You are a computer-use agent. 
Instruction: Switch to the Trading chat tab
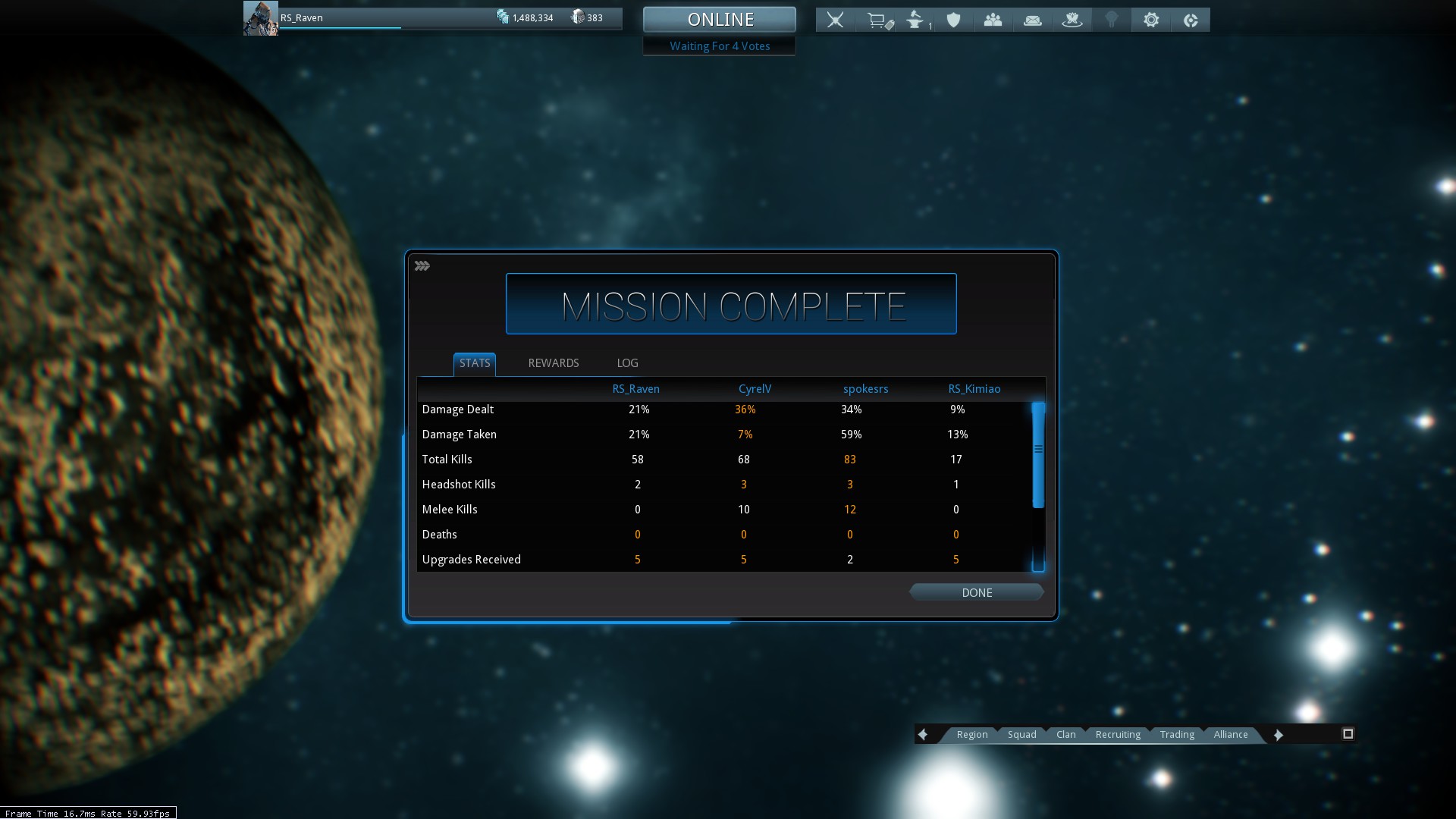point(1177,734)
